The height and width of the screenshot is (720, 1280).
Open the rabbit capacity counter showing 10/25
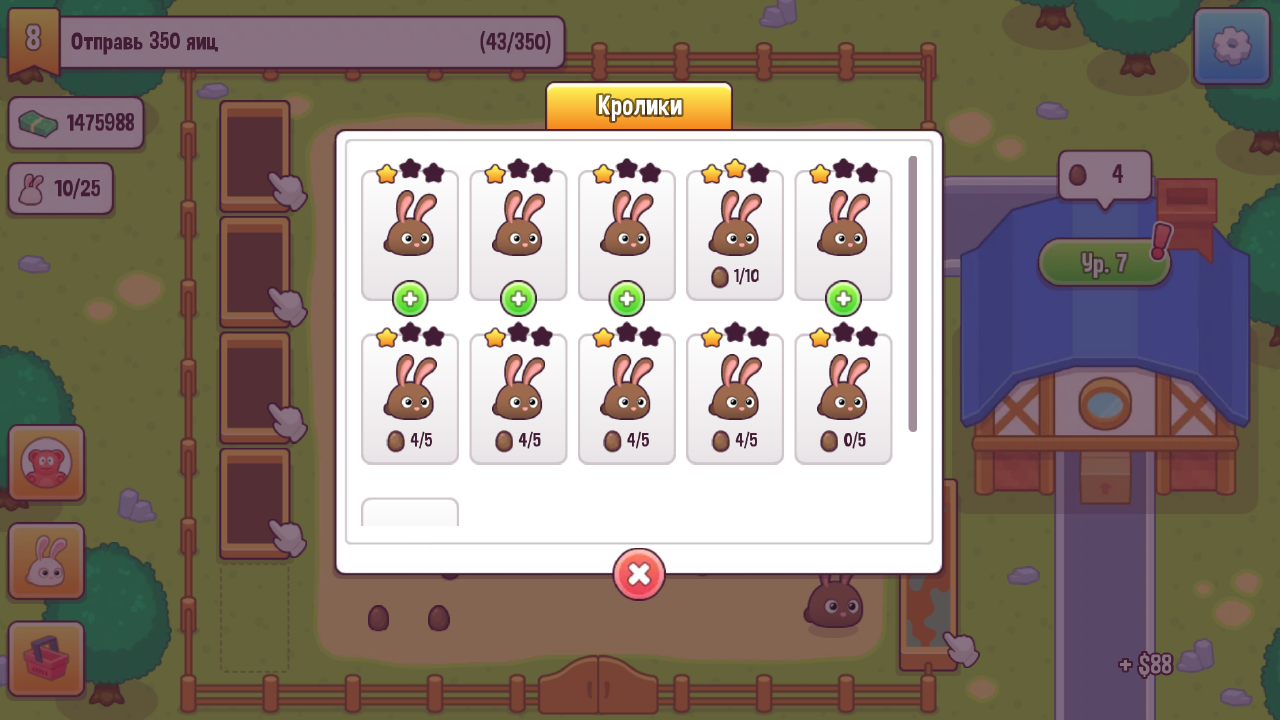[60, 188]
